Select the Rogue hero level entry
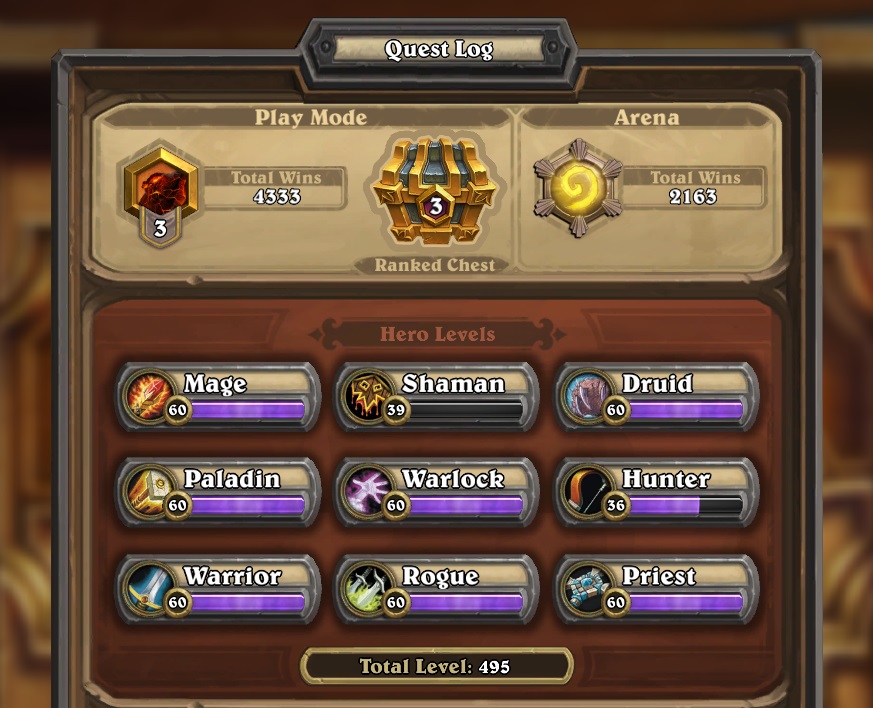The width and height of the screenshot is (873, 708). pyautogui.click(x=438, y=589)
